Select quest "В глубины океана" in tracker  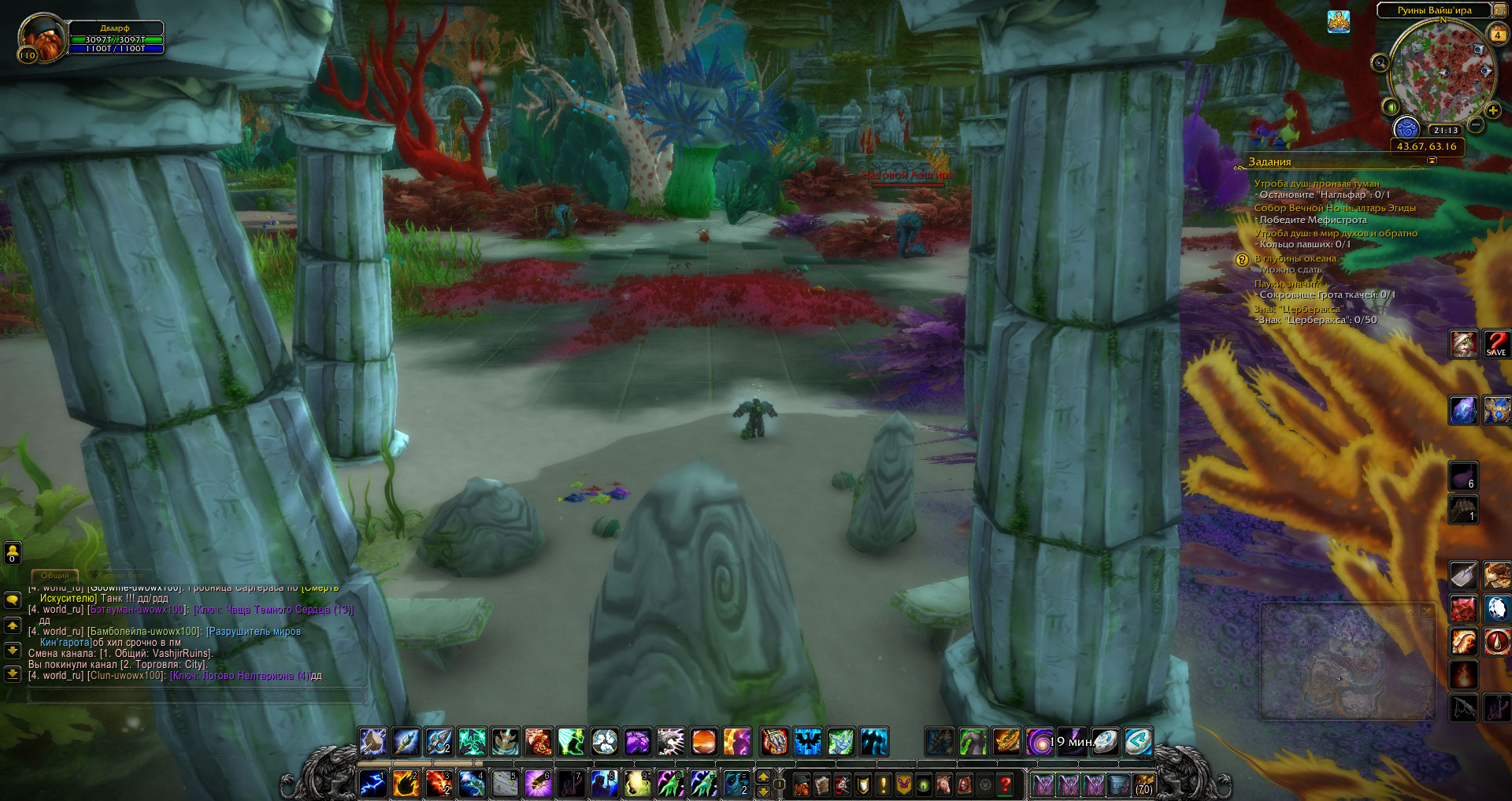[x=1295, y=258]
